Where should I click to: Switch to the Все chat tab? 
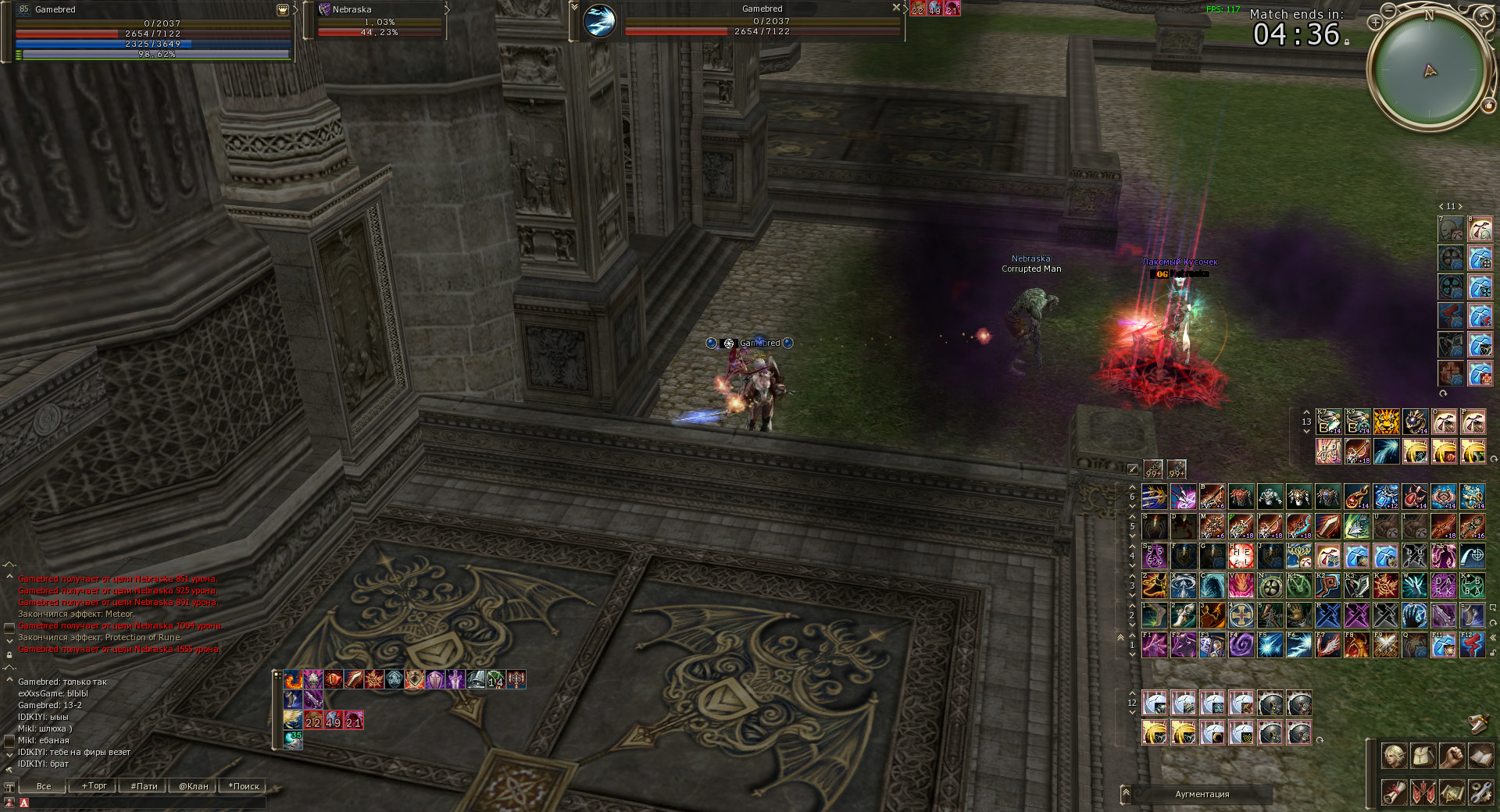[x=44, y=786]
